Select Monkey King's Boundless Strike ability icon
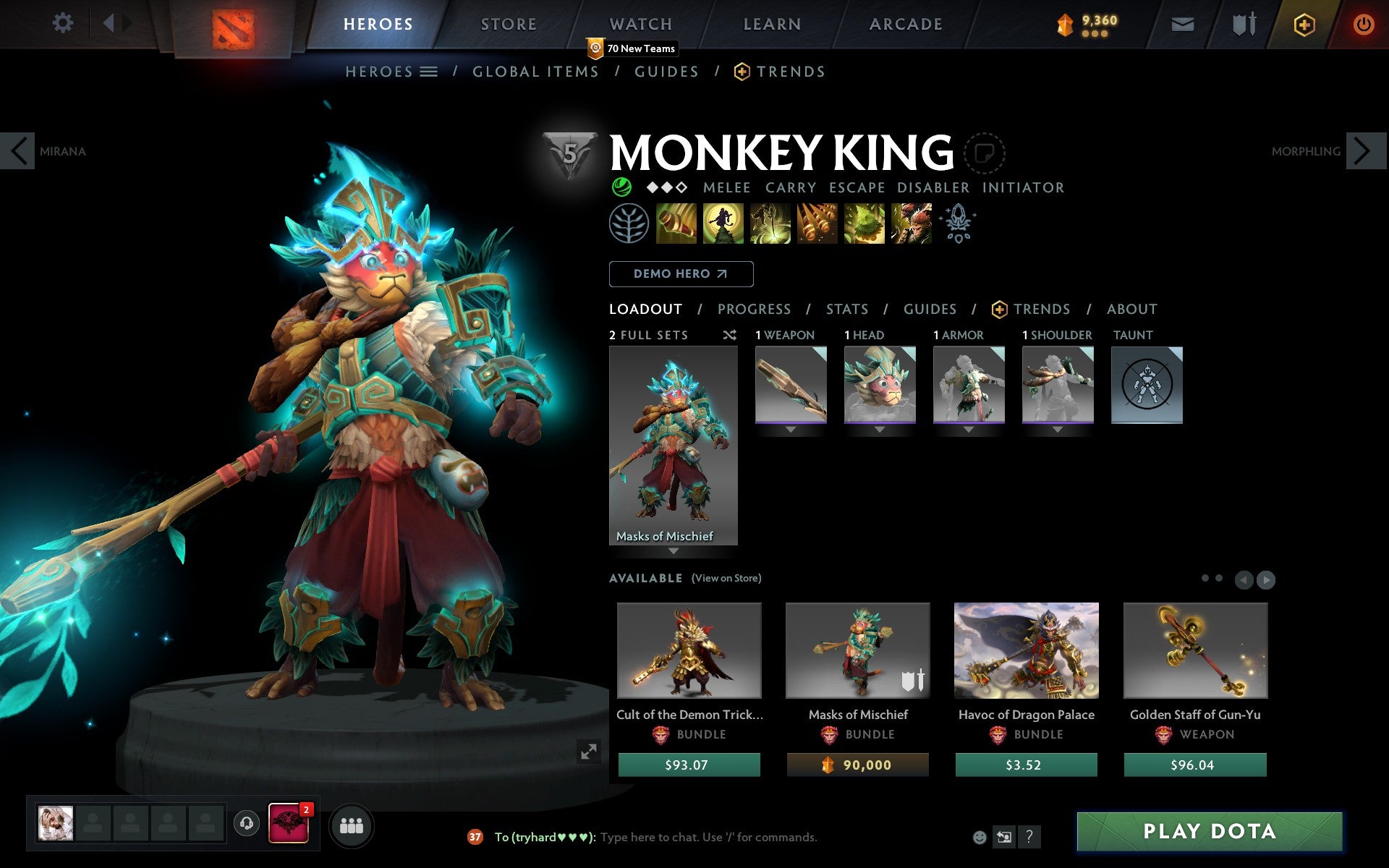The height and width of the screenshot is (868, 1389). [x=677, y=224]
